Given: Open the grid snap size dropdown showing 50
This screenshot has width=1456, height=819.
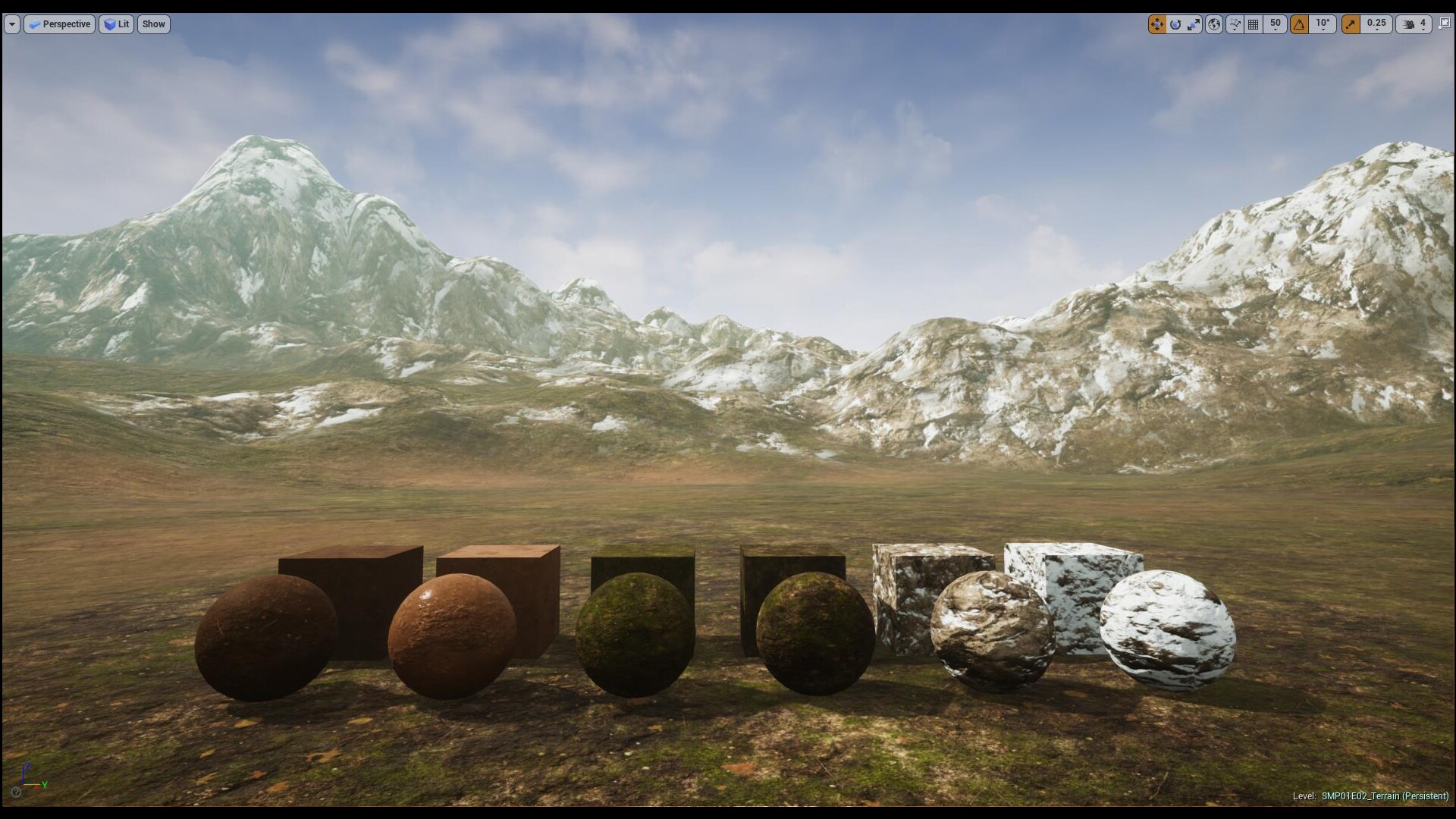Looking at the screenshot, I should point(1276,24).
